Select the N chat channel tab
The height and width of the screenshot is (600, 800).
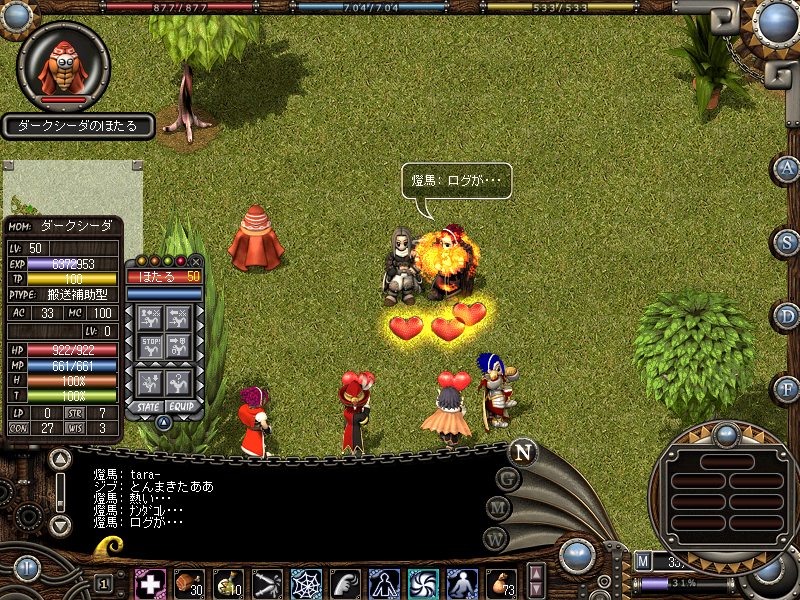[x=522, y=452]
